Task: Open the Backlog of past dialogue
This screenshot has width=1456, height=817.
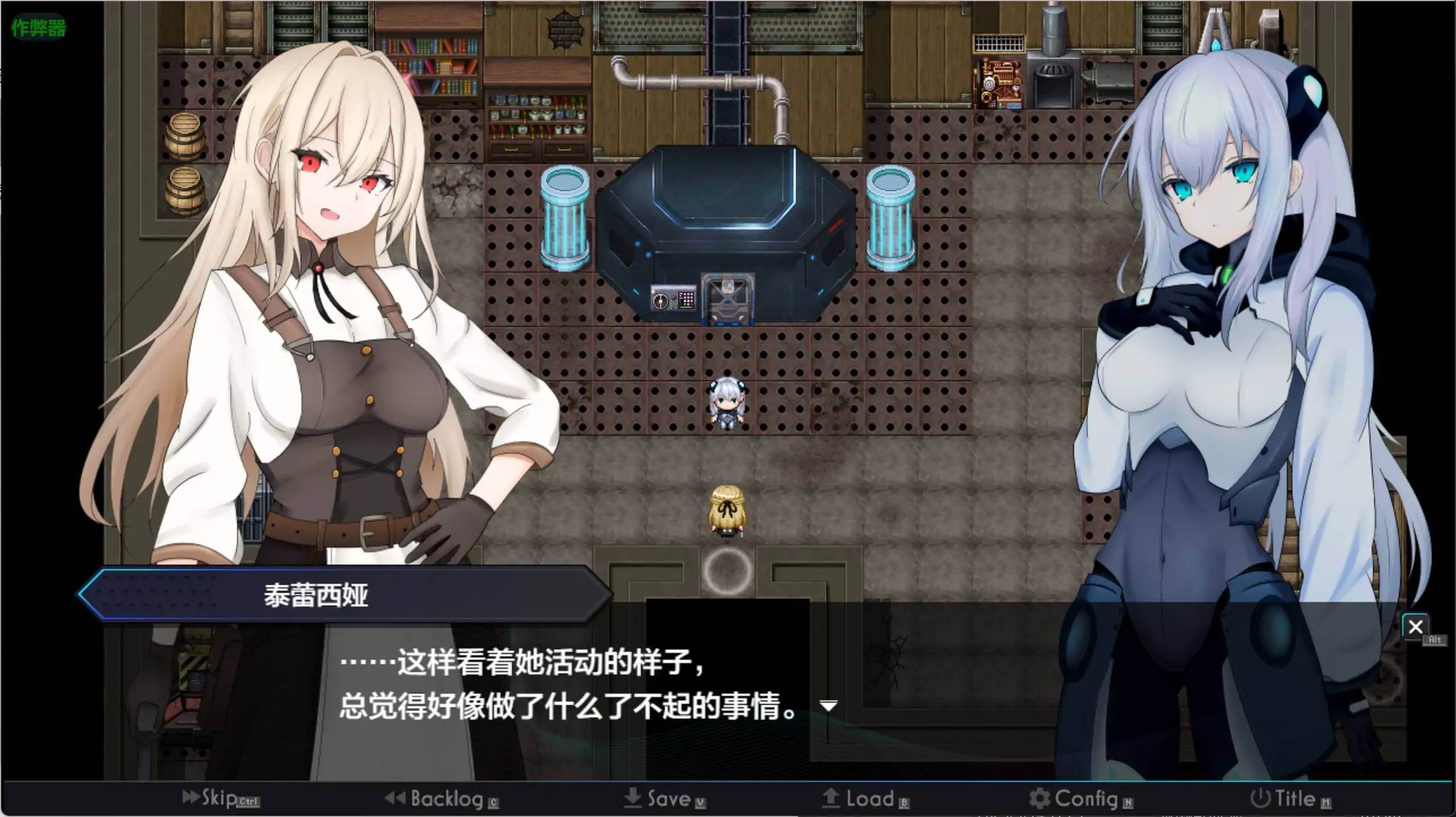Action: click(441, 799)
